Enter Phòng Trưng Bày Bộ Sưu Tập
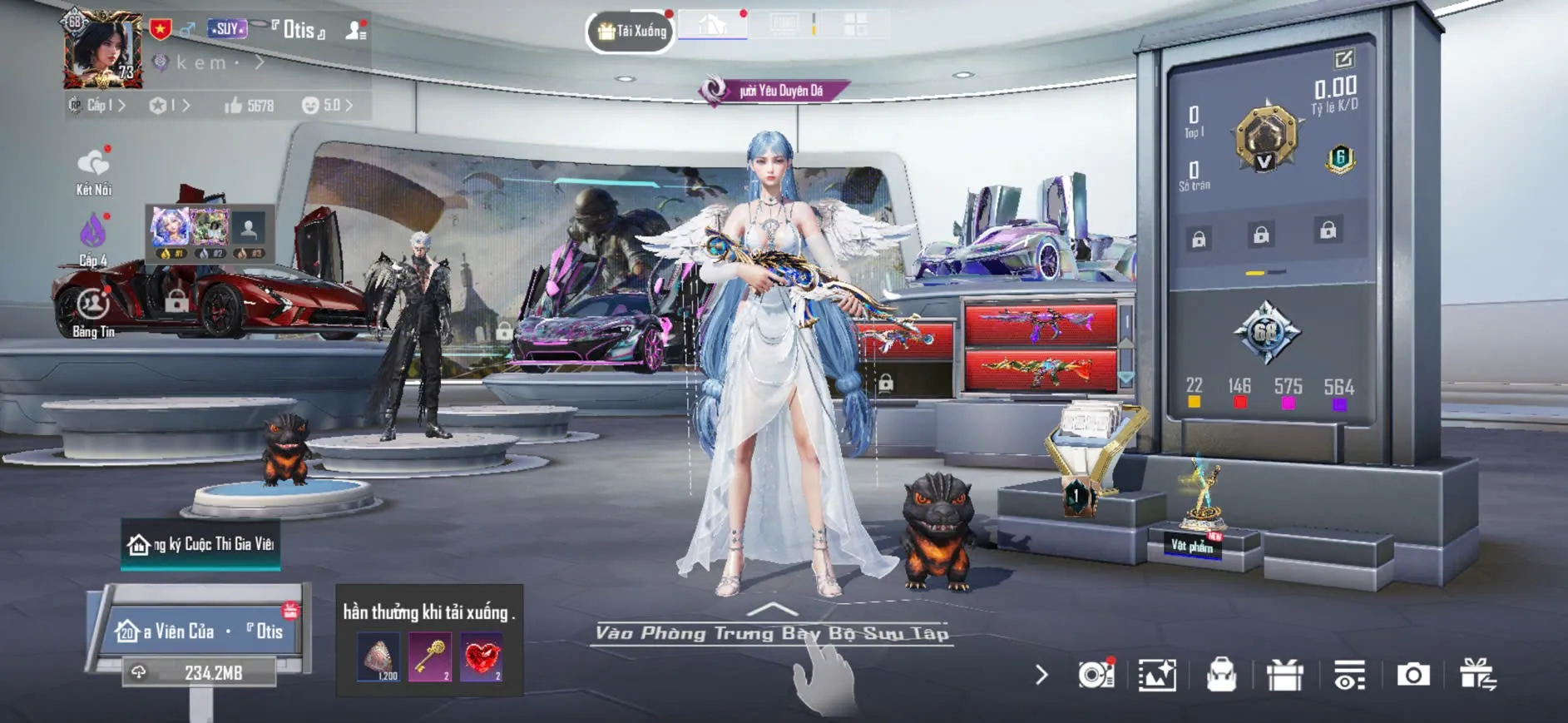1568x723 pixels. pos(771,633)
